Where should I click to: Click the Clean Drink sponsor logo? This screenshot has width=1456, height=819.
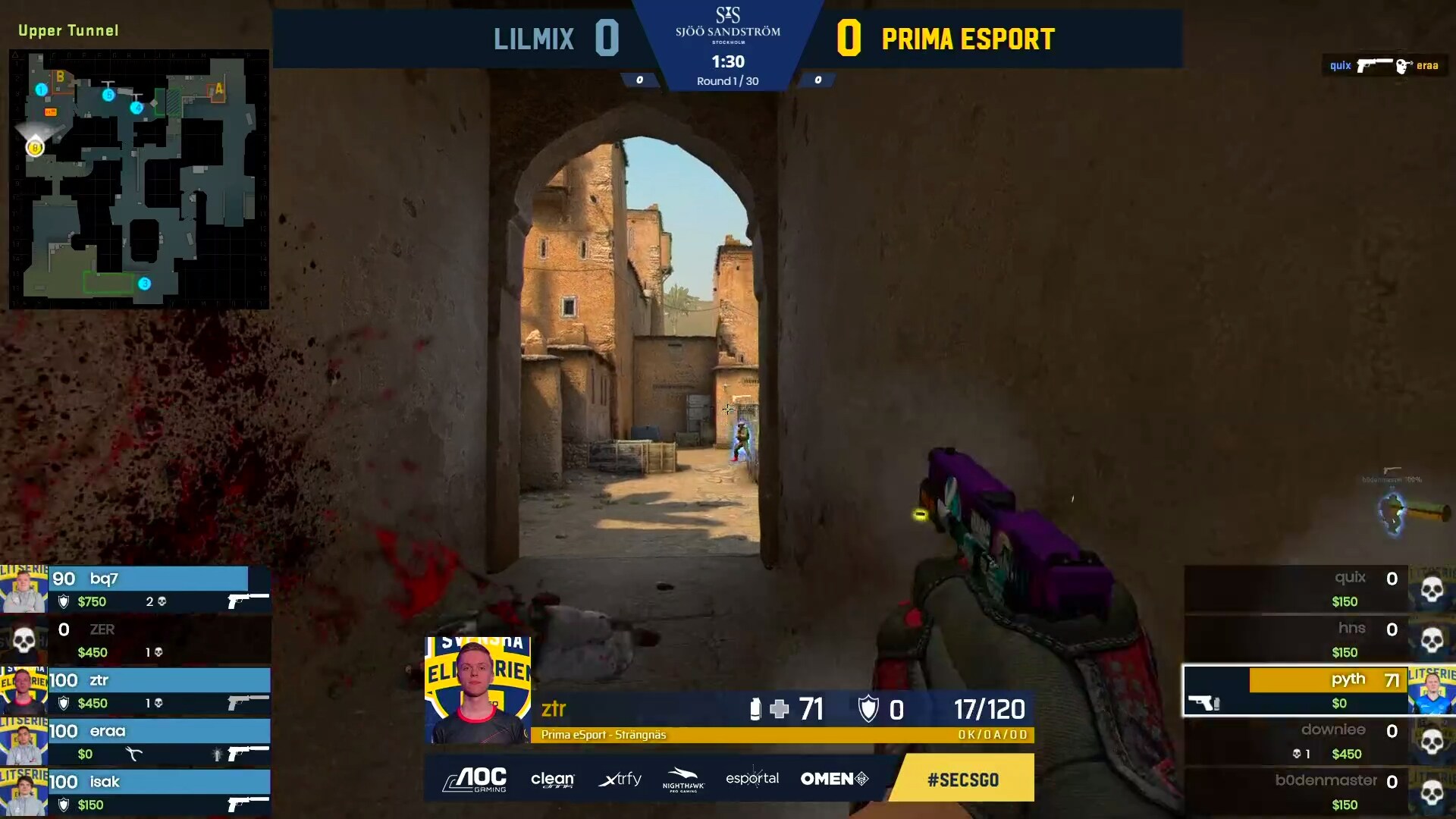point(553,779)
